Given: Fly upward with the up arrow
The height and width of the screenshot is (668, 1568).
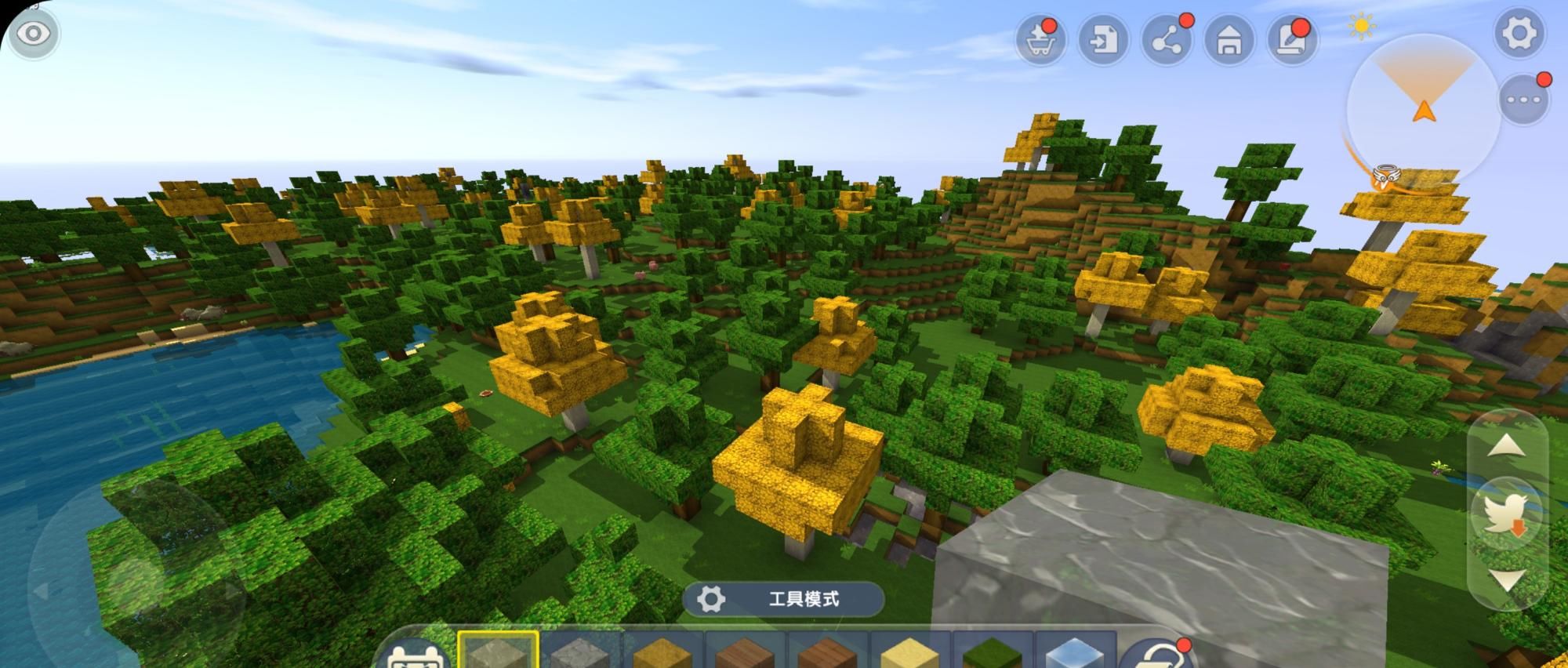Looking at the screenshot, I should 1506,447.
